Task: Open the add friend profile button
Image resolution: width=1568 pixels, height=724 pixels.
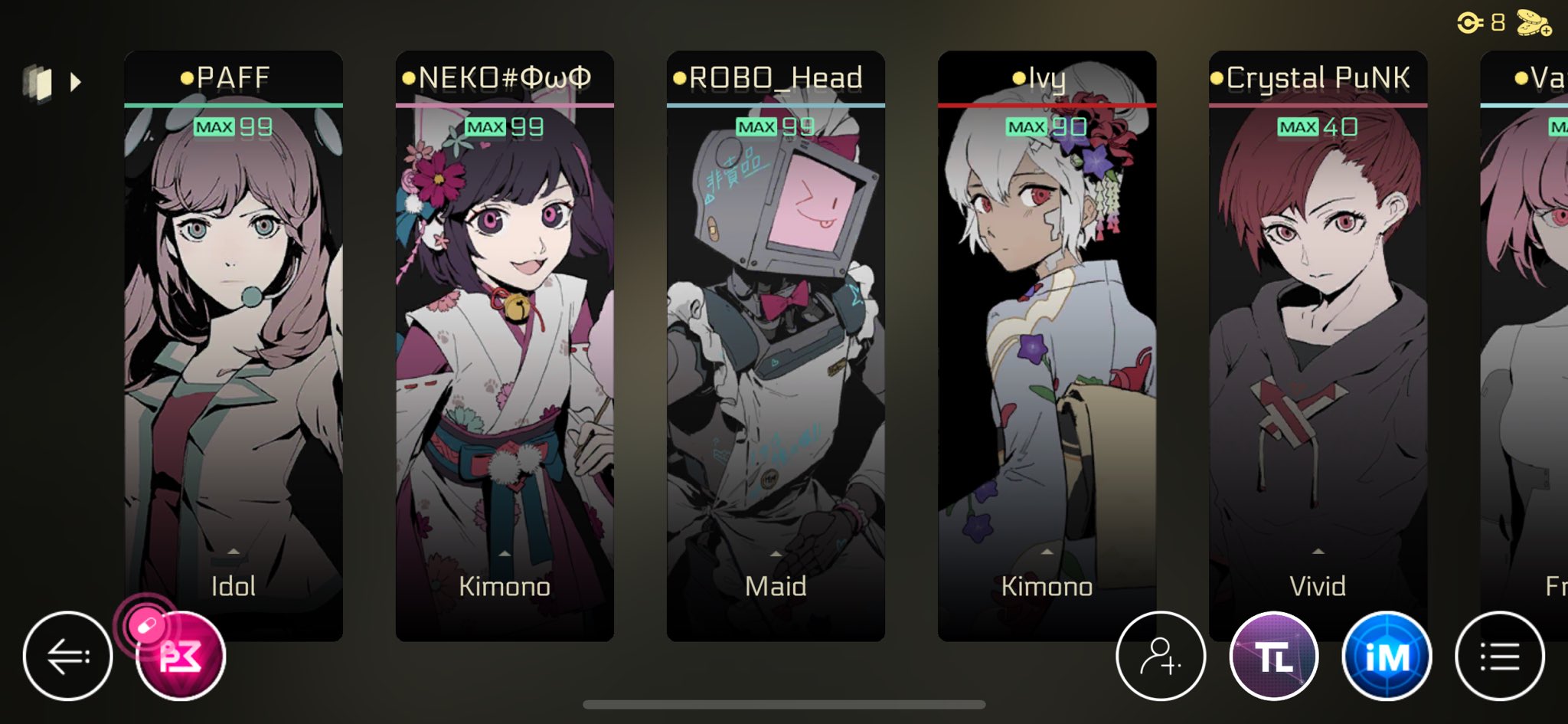Action: (1160, 656)
